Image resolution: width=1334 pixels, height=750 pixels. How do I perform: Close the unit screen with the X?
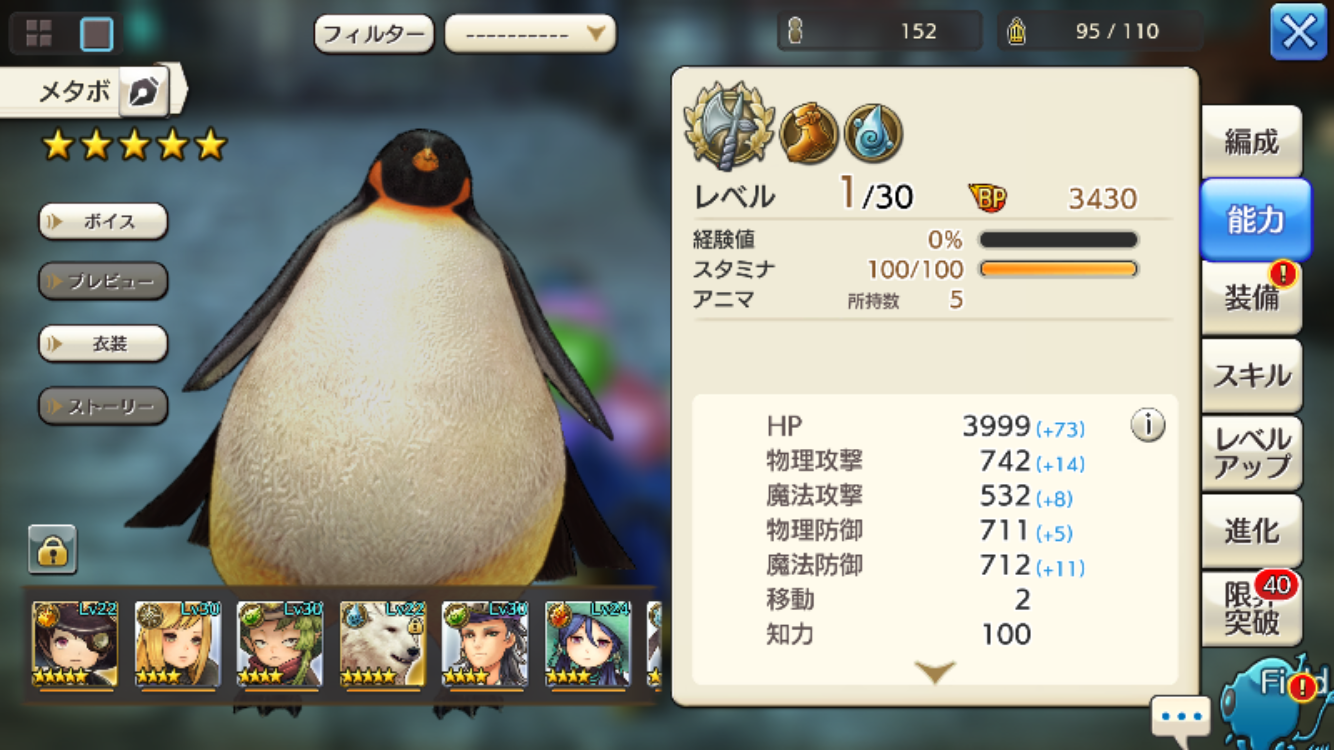click(x=1298, y=33)
